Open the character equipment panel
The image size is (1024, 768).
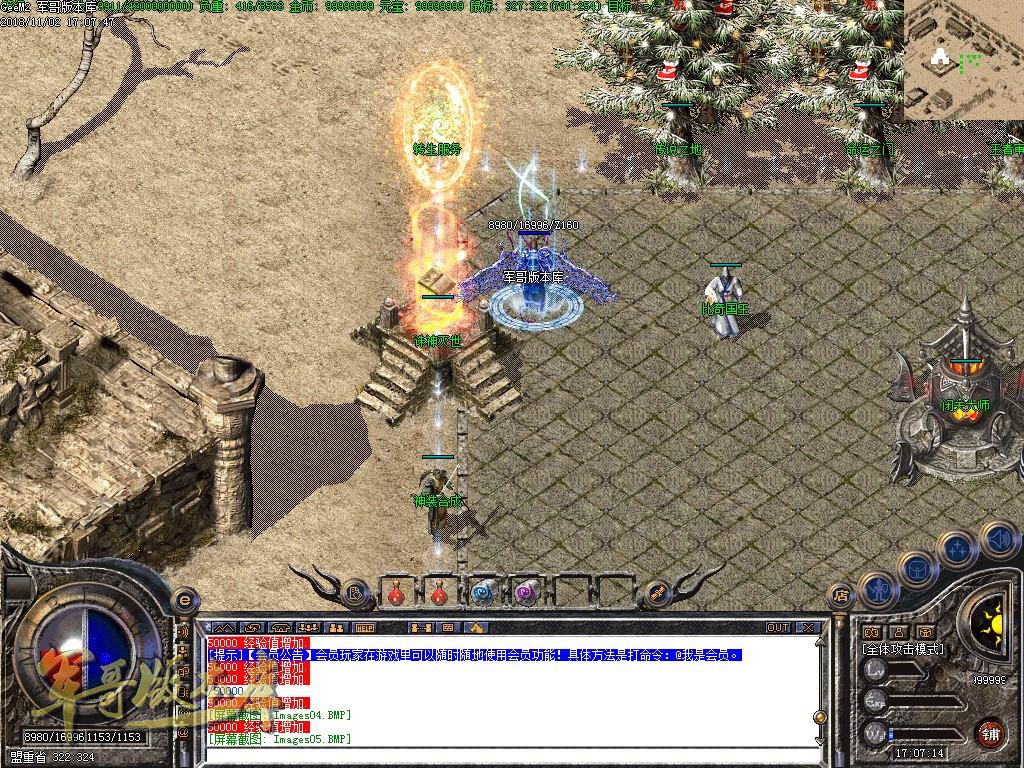click(x=877, y=588)
